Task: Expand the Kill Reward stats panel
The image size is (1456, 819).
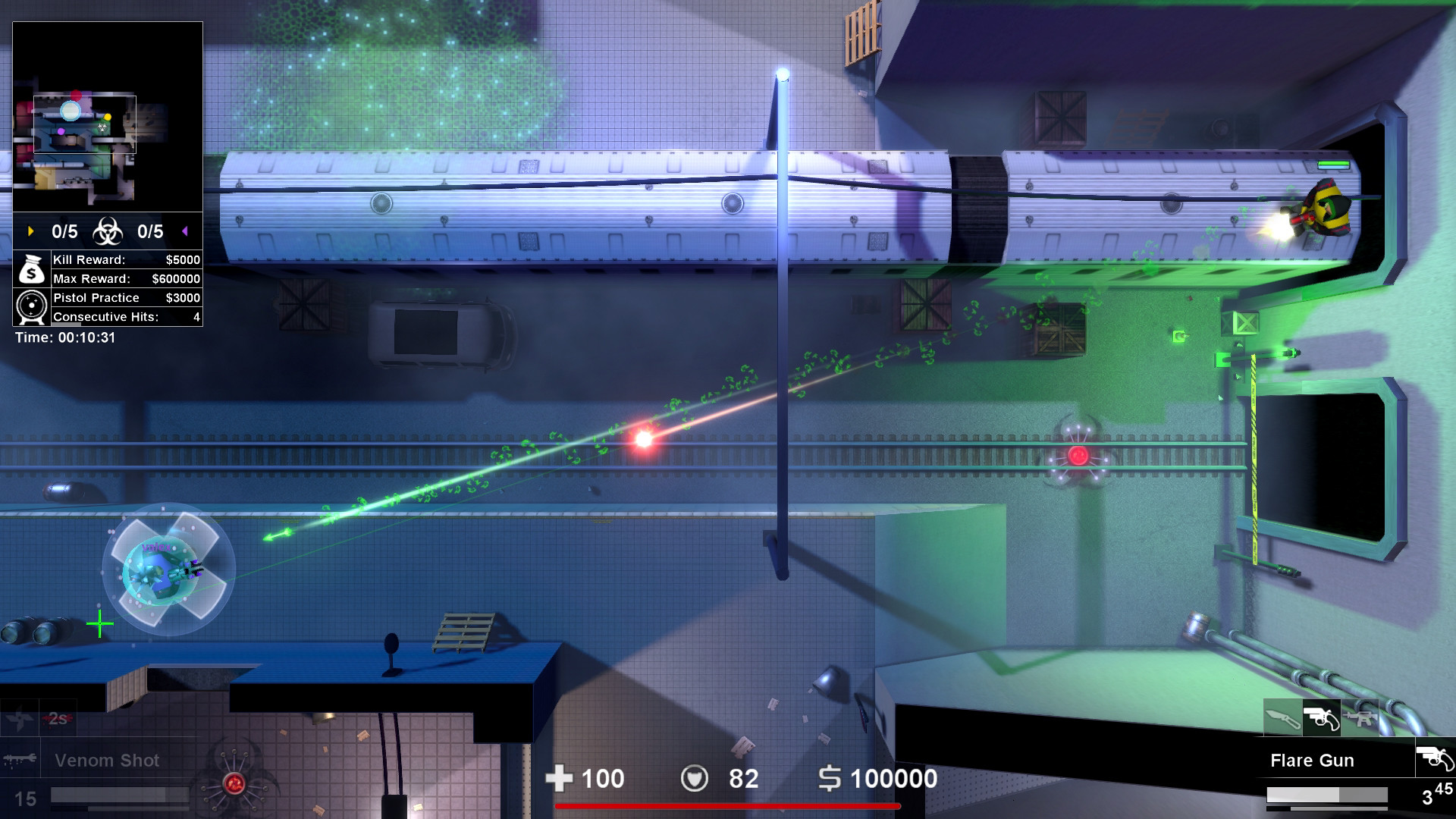Action: [125, 259]
